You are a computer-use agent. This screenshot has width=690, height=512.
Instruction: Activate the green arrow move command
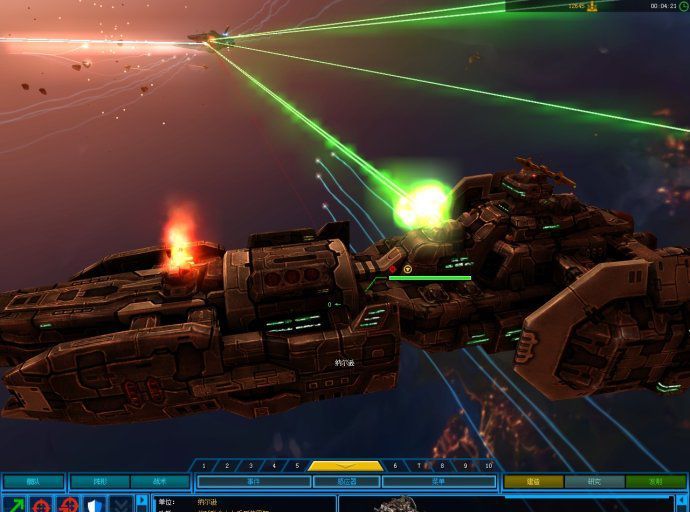point(14,504)
